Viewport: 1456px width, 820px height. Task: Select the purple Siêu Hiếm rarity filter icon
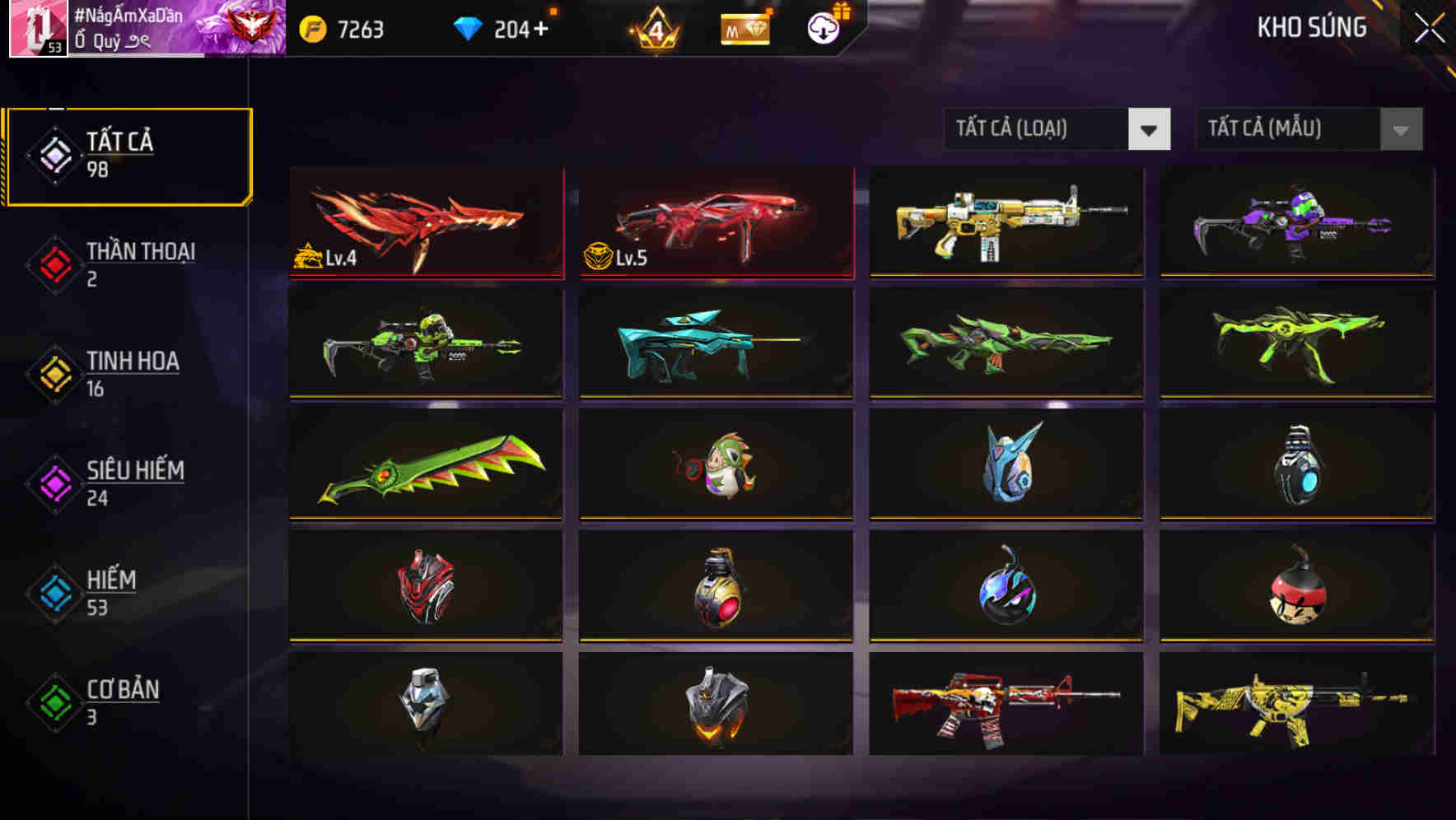click(54, 482)
